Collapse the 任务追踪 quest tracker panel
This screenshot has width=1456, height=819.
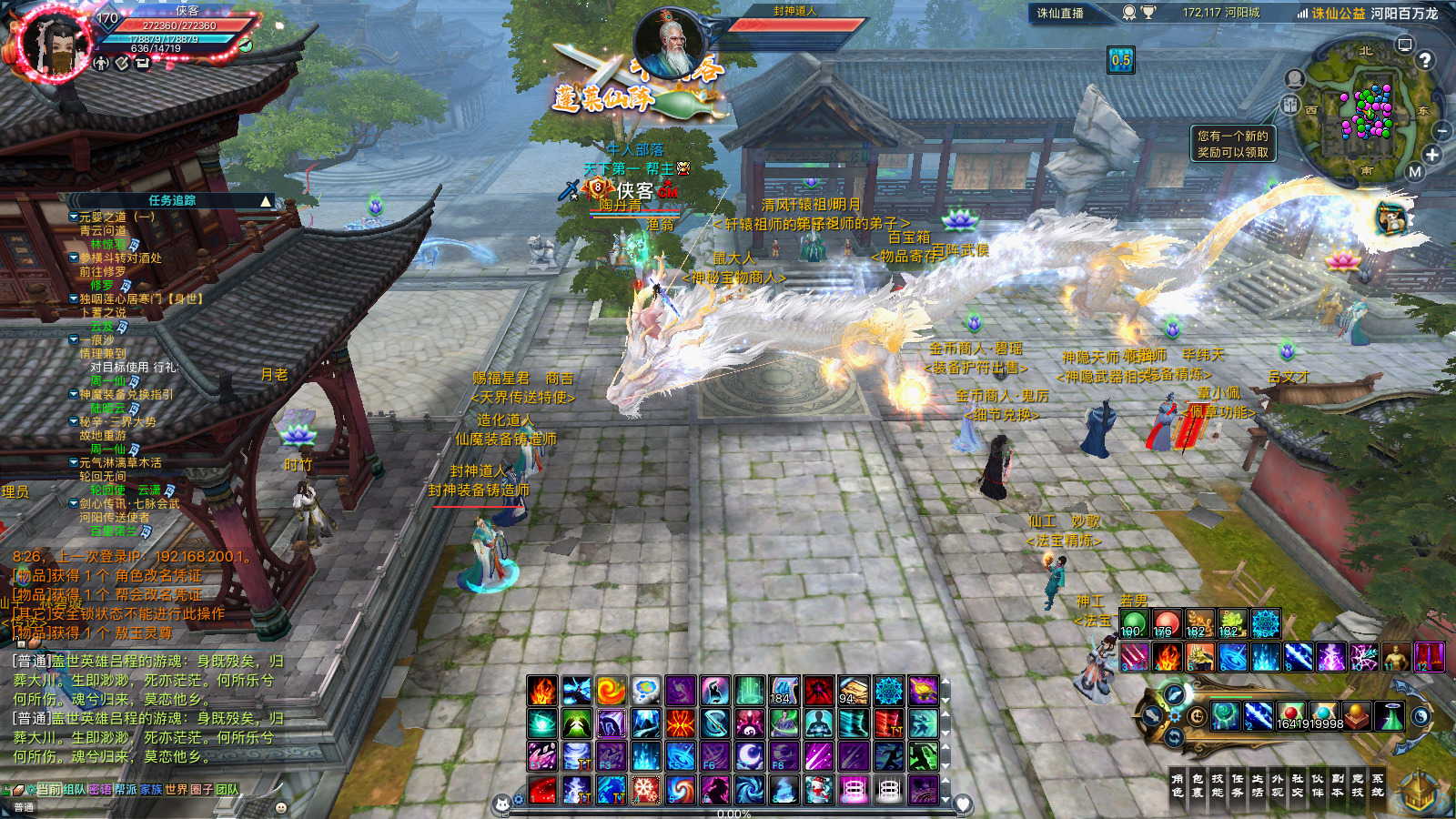point(266,200)
